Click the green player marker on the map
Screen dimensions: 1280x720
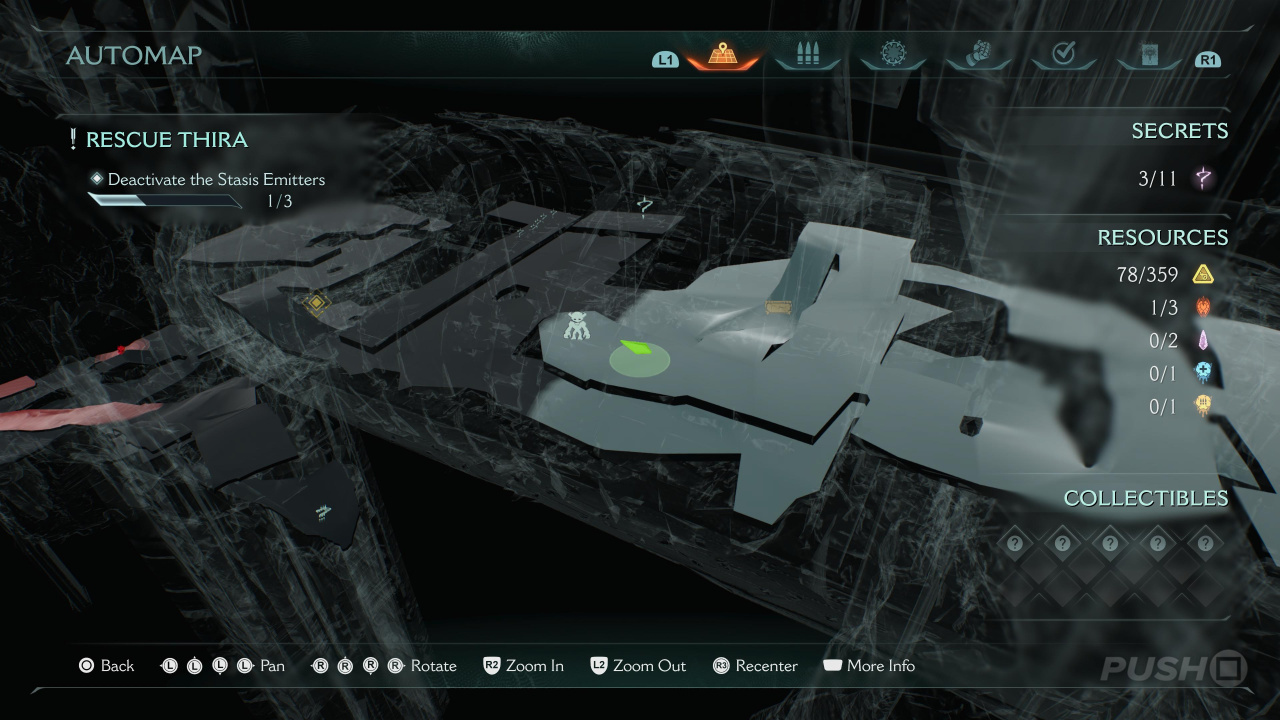637,351
